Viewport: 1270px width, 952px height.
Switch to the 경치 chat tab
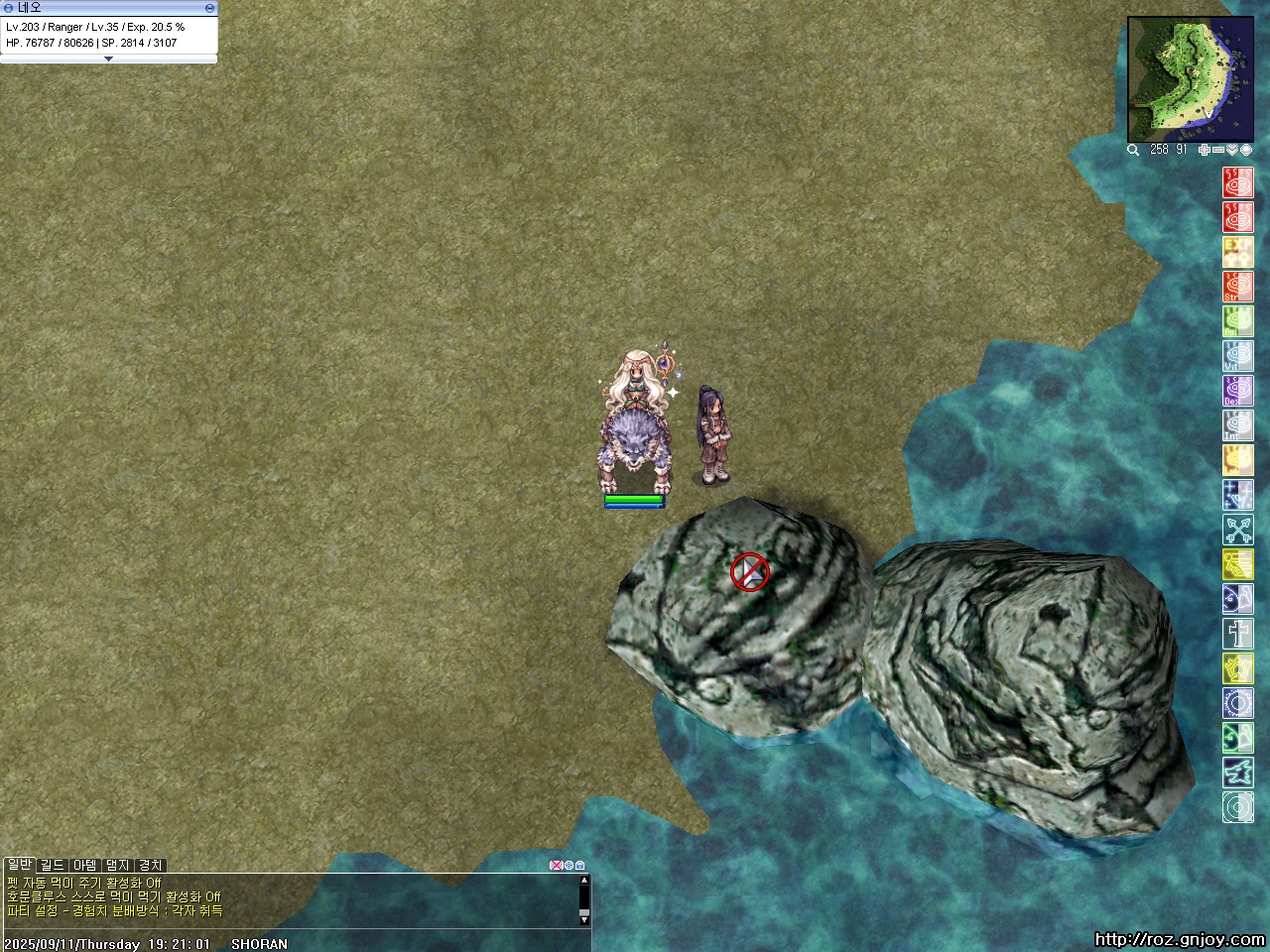[150, 866]
